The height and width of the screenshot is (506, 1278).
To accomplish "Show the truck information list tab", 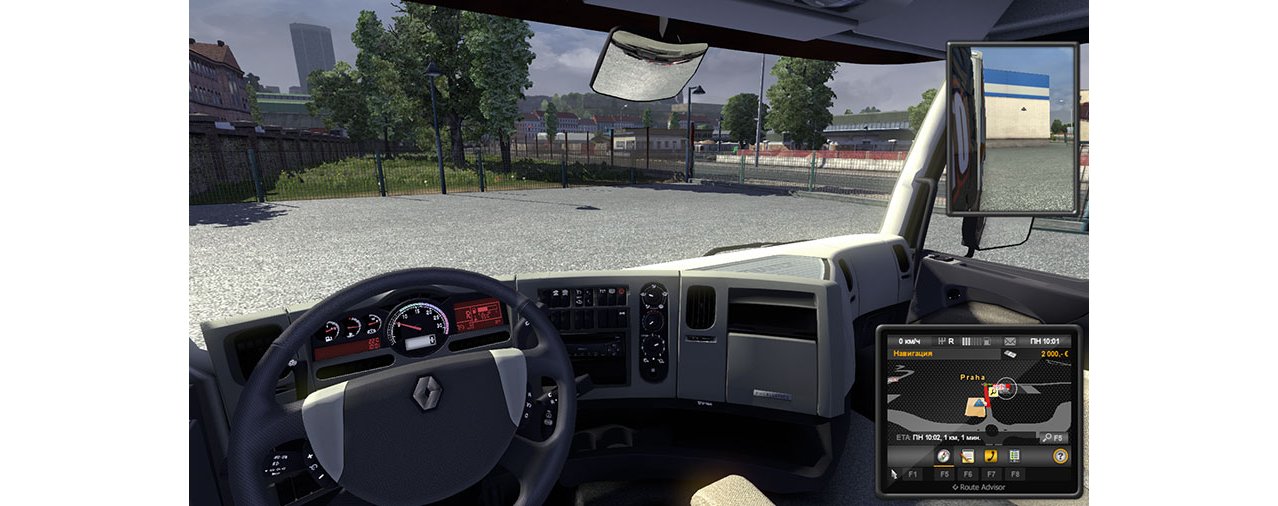I will click(1015, 456).
